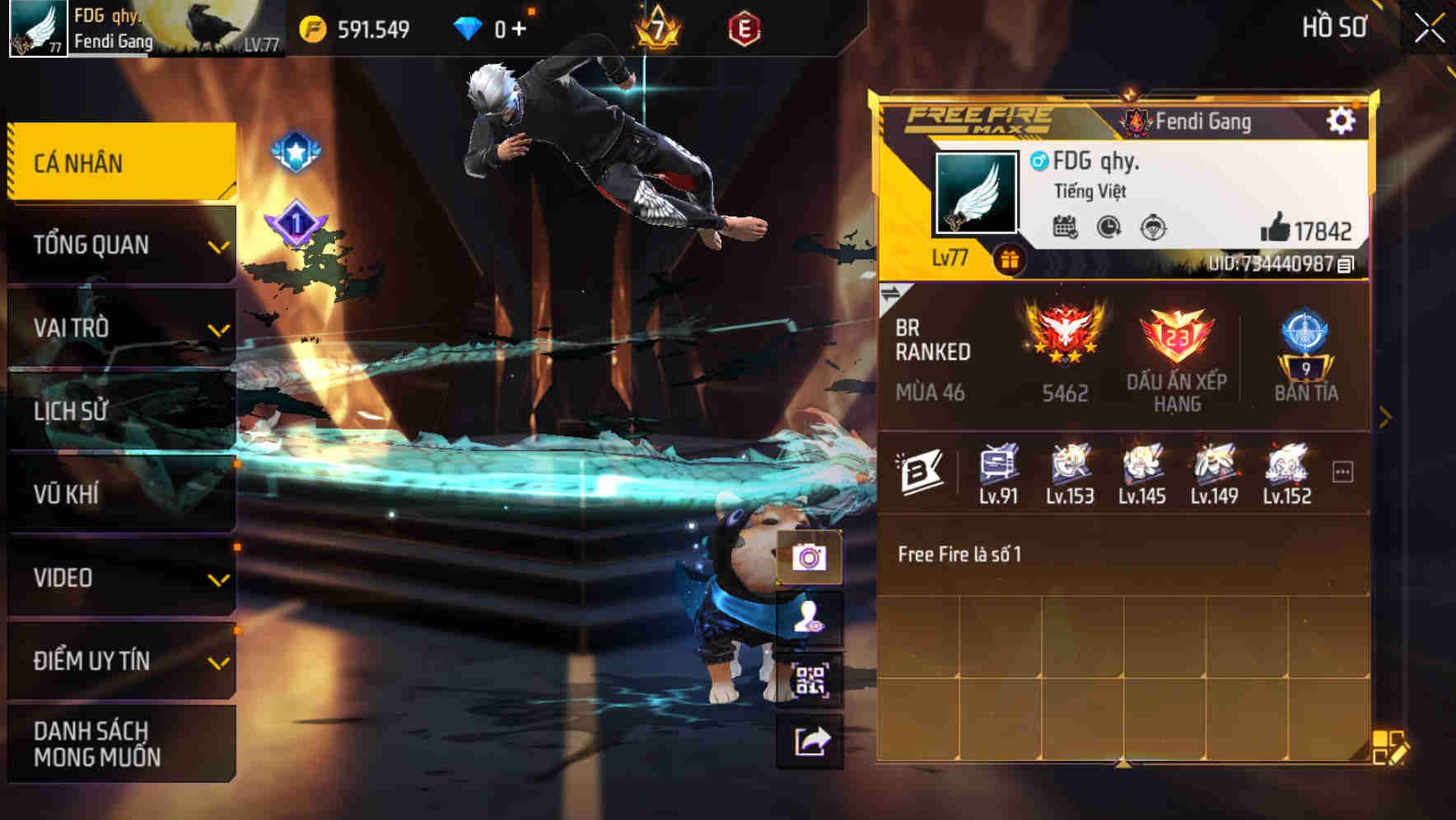
Task: Click the thumbs-up likes button
Action: [x=1275, y=228]
